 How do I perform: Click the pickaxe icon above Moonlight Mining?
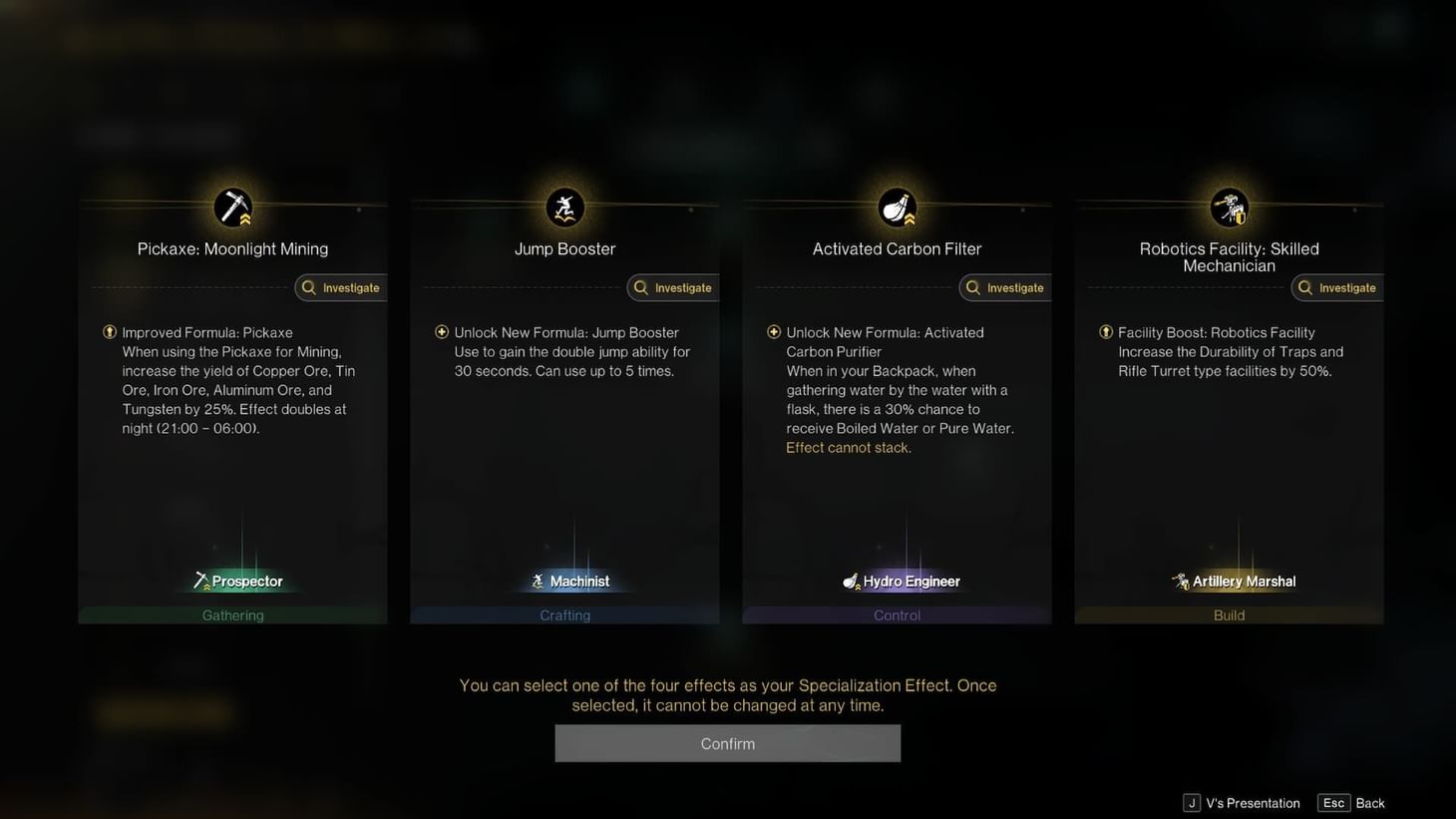(x=232, y=206)
